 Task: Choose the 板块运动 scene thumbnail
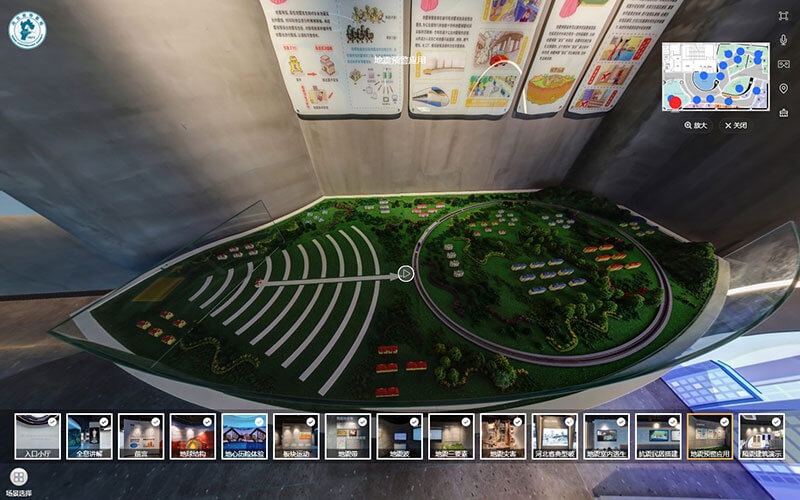[x=296, y=436]
